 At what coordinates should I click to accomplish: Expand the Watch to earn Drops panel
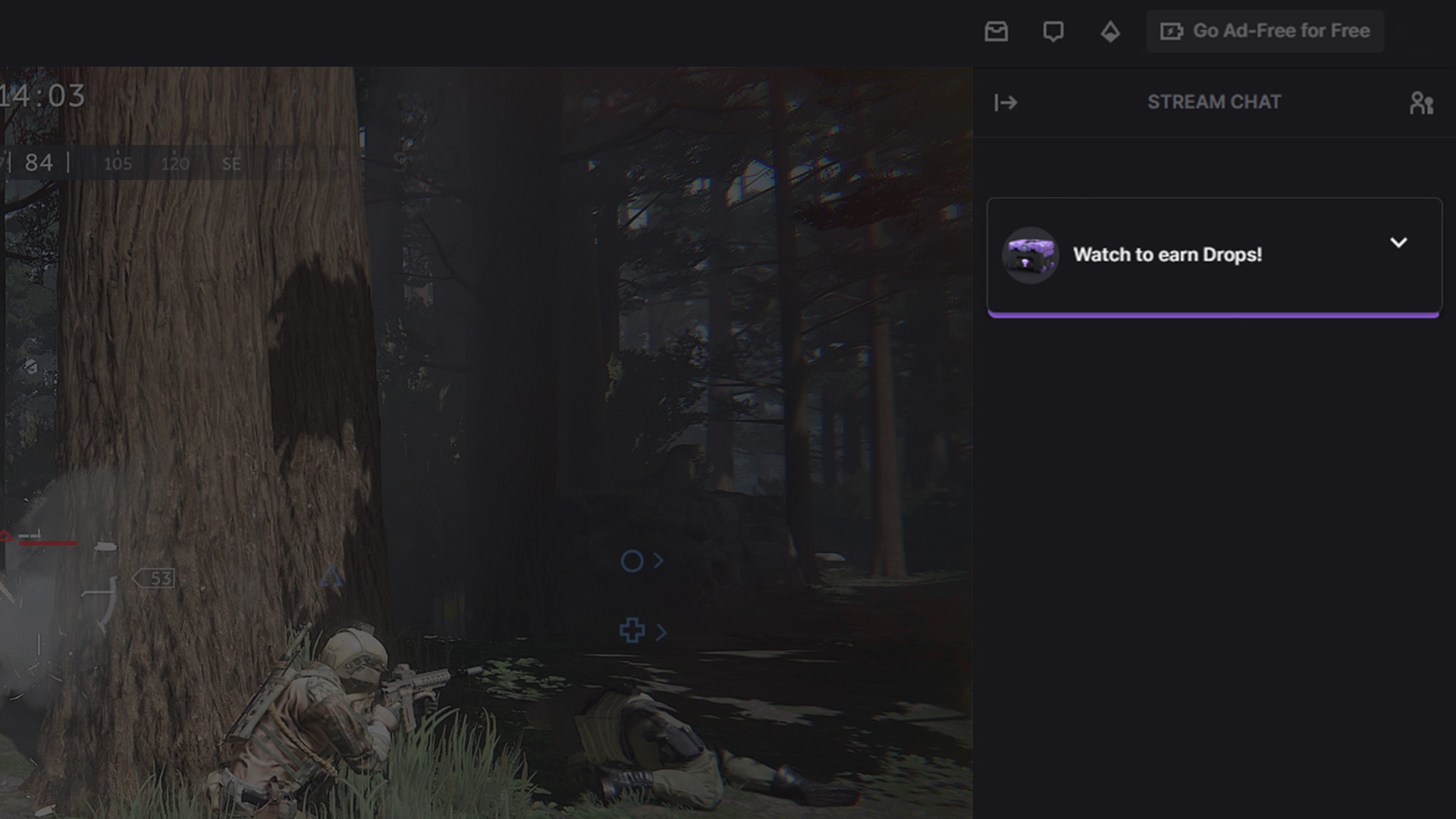pos(1398,243)
